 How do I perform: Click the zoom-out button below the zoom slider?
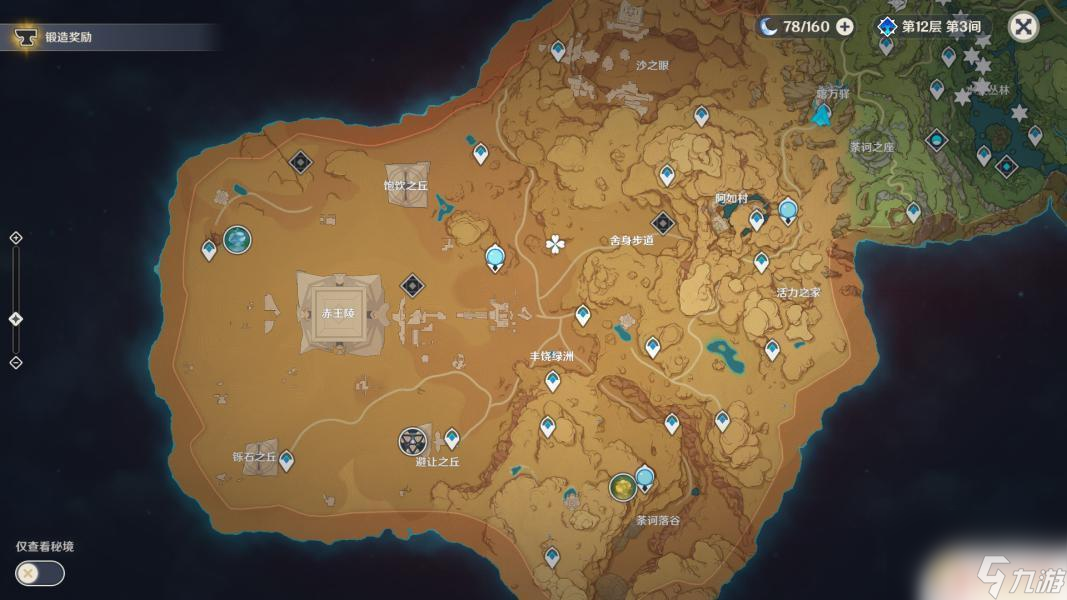pyautogui.click(x=15, y=362)
